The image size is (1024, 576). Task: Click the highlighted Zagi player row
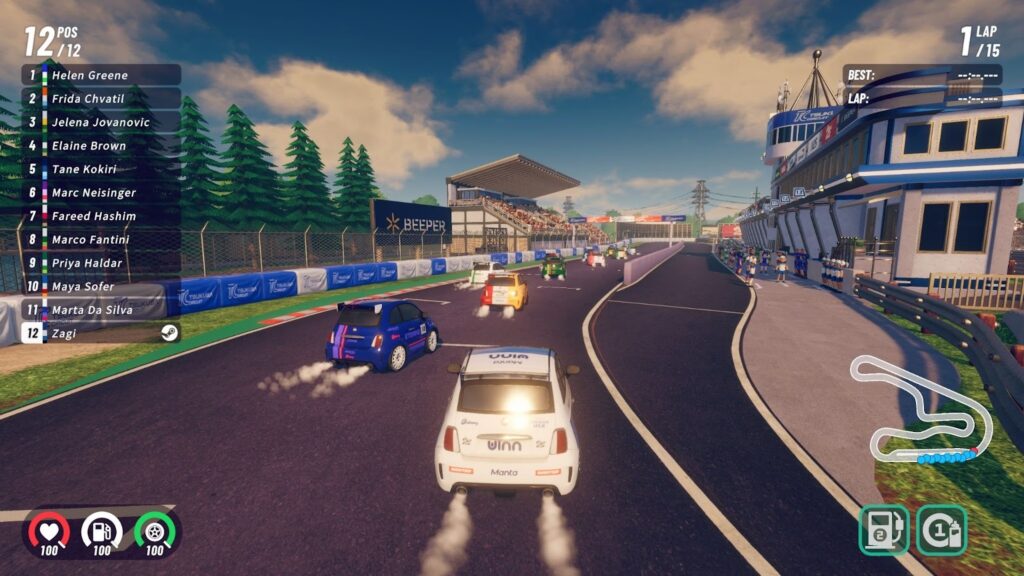(101, 333)
